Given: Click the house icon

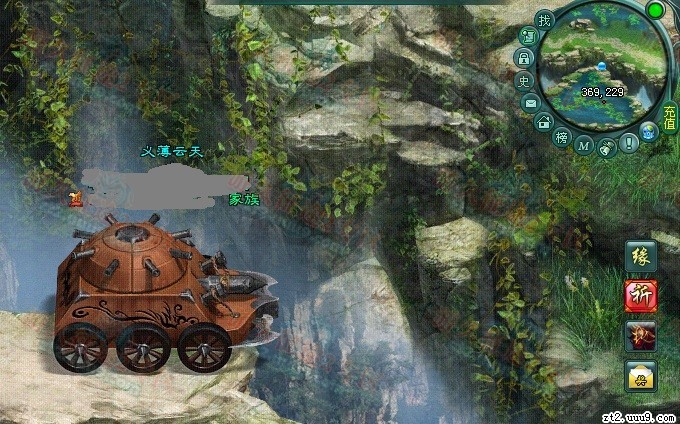Looking at the screenshot, I should pyautogui.click(x=544, y=122).
